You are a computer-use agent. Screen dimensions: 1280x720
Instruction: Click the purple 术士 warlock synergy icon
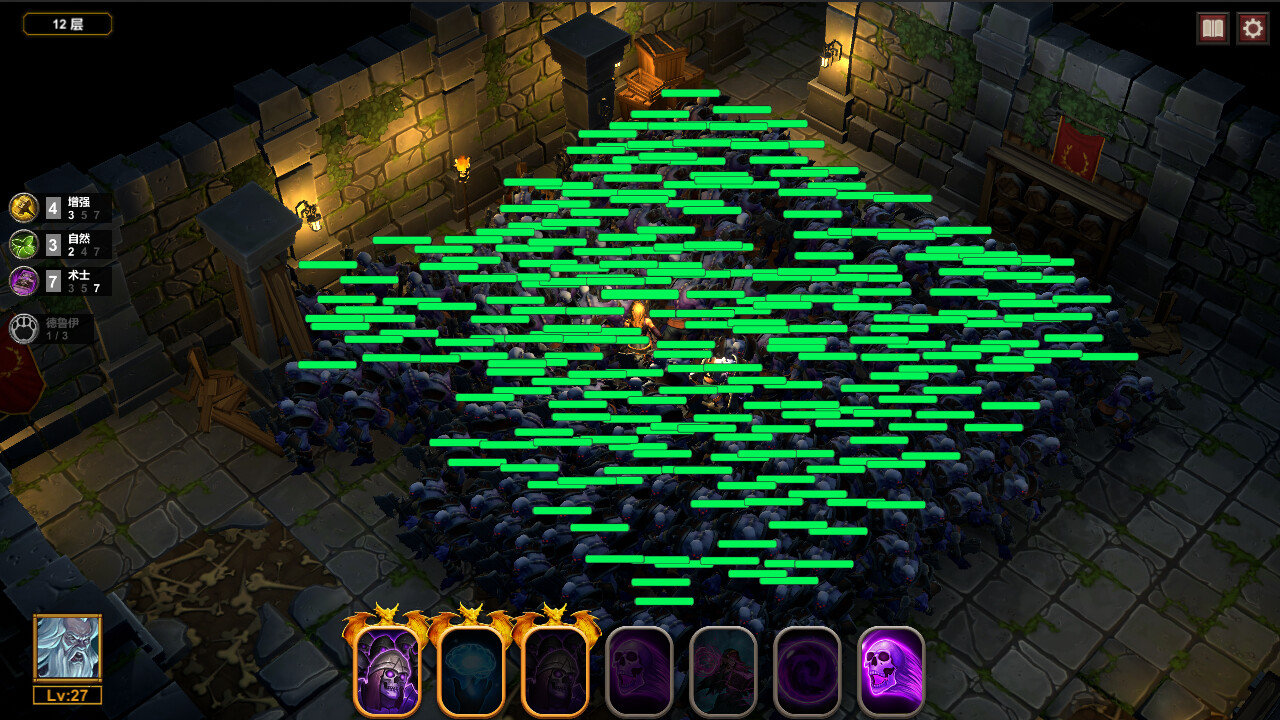coord(22,280)
